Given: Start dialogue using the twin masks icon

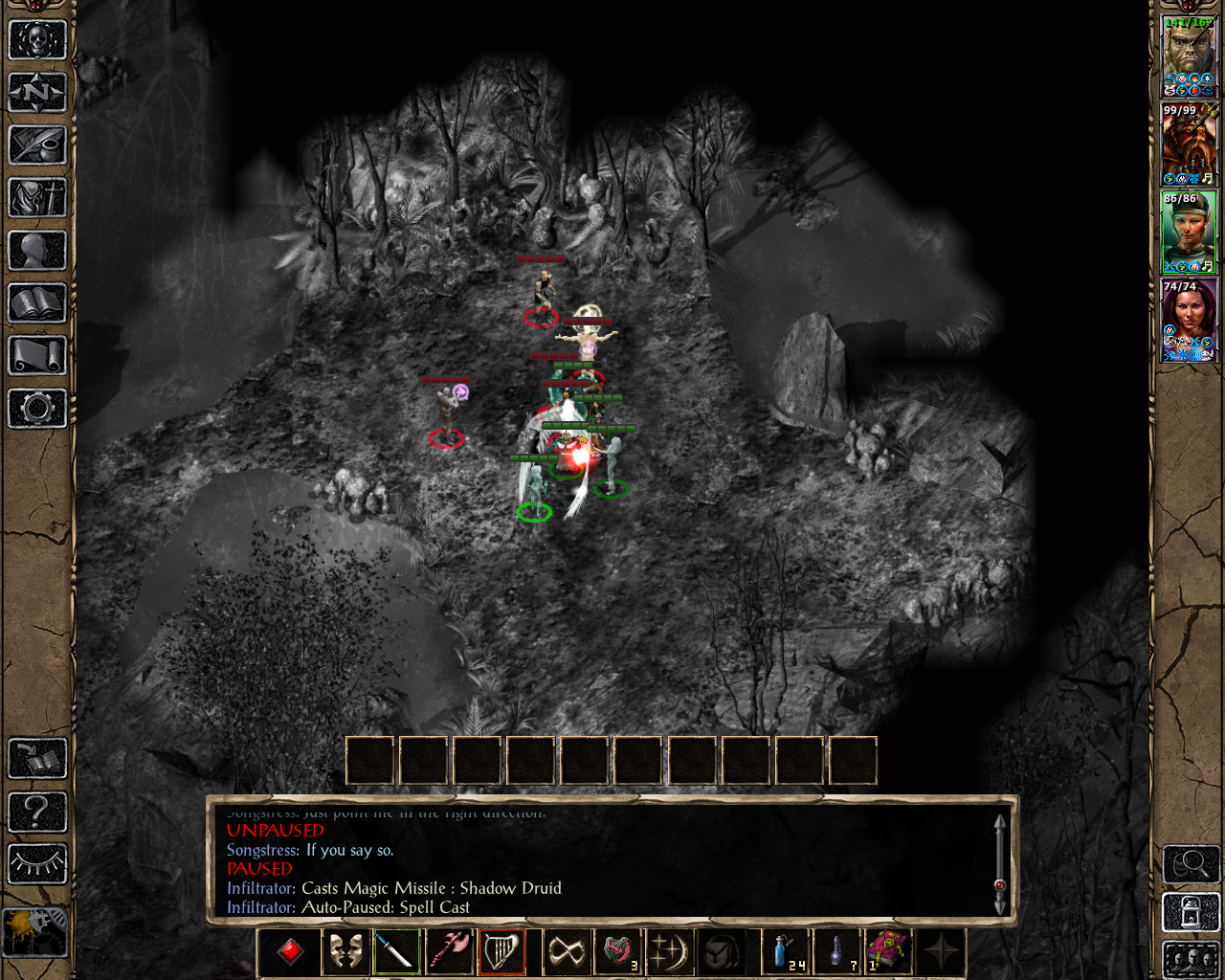Looking at the screenshot, I should (345, 951).
